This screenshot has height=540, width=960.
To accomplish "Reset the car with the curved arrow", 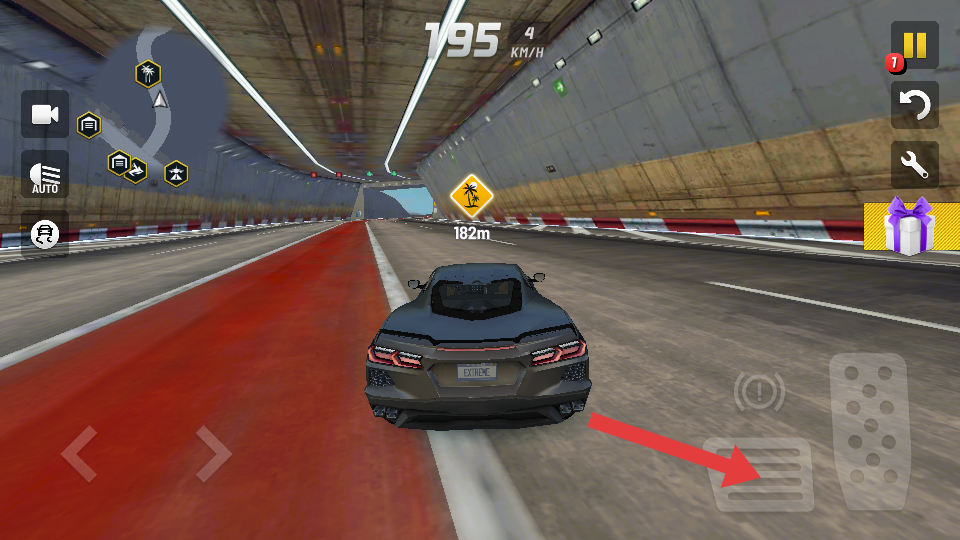I will pyautogui.click(x=915, y=105).
